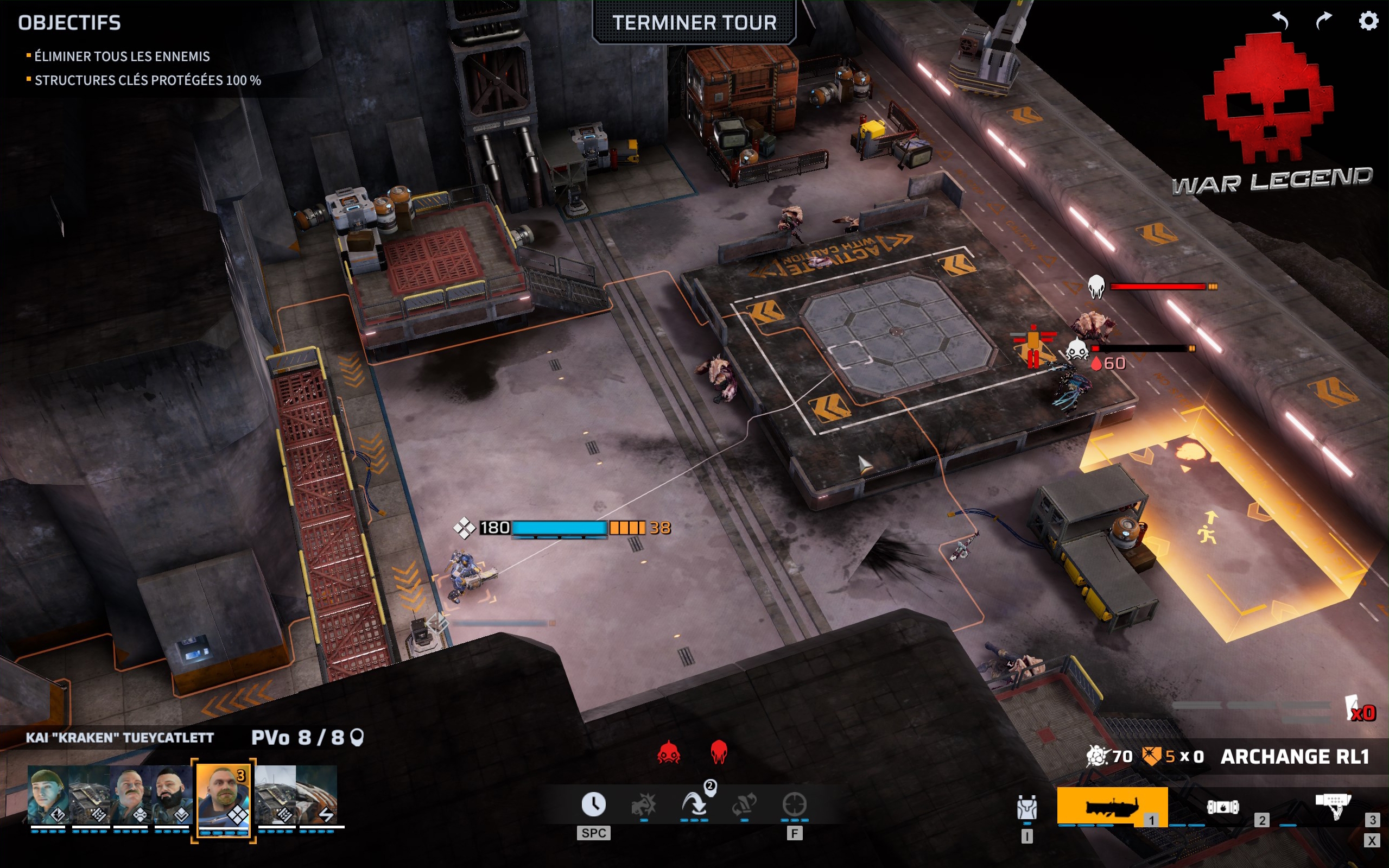Select the greyed swap arrows ability
The height and width of the screenshot is (868, 1389).
[x=744, y=804]
